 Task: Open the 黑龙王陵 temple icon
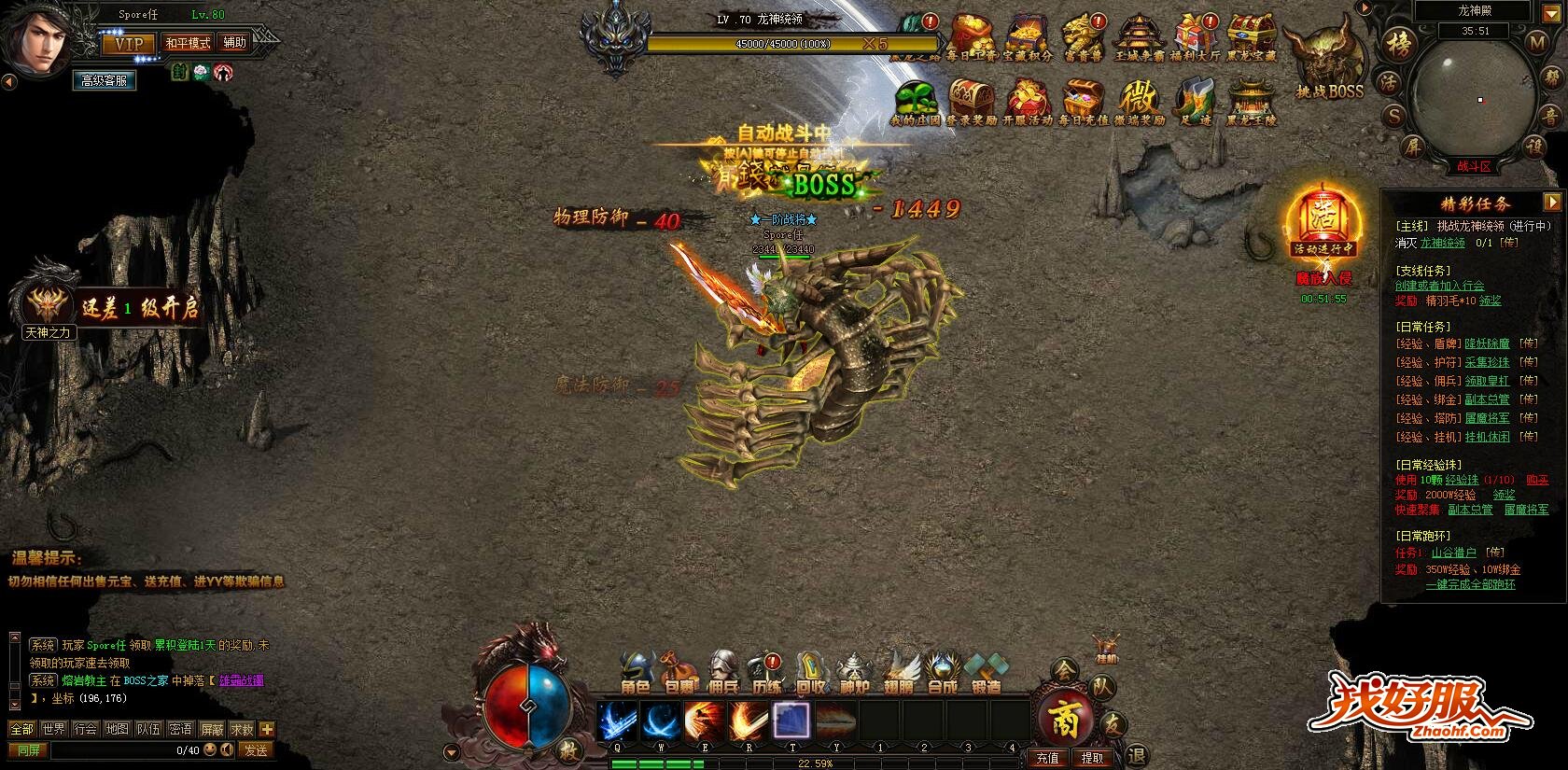1251,101
